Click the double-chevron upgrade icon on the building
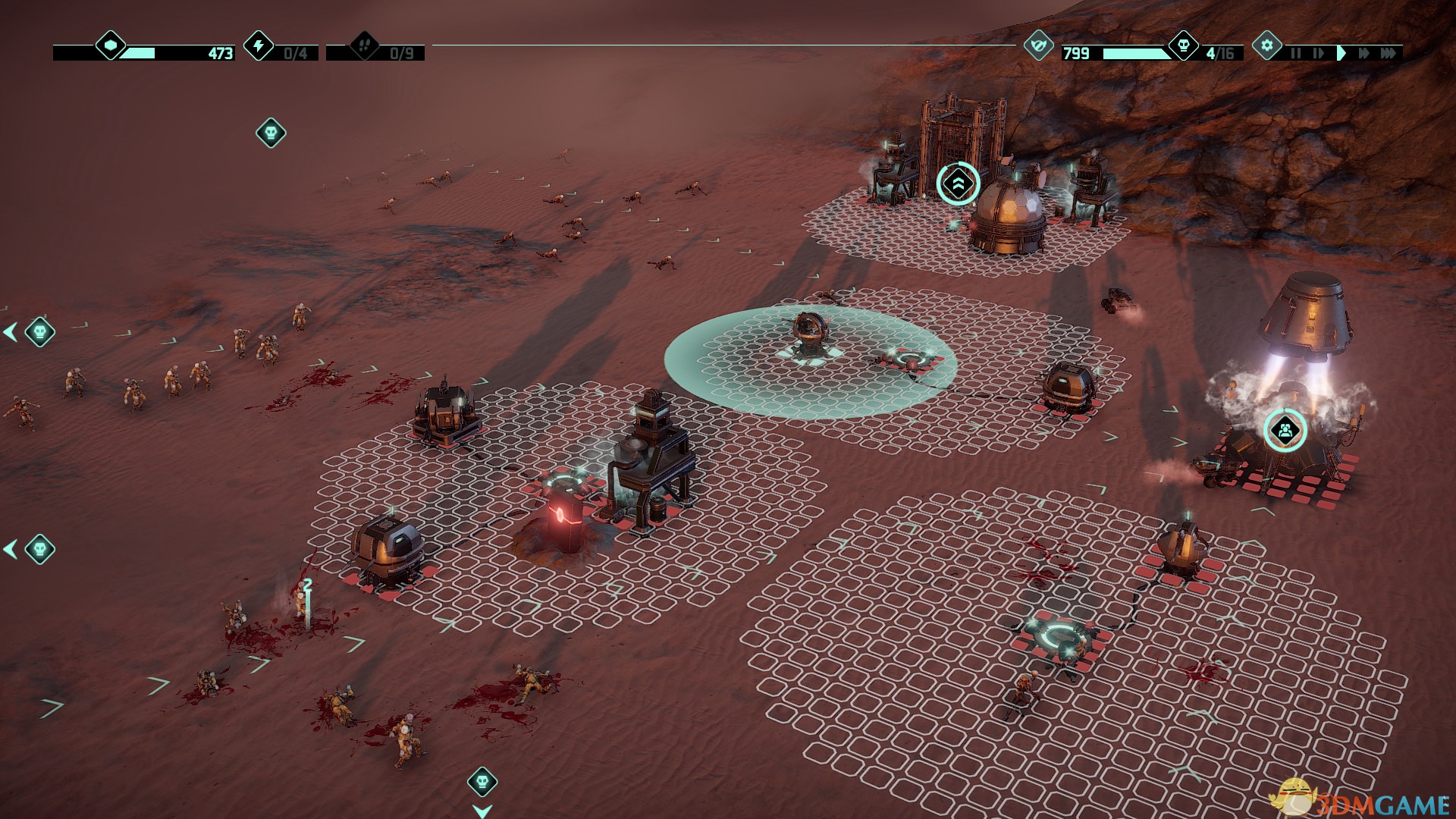The image size is (1456, 819). (958, 184)
